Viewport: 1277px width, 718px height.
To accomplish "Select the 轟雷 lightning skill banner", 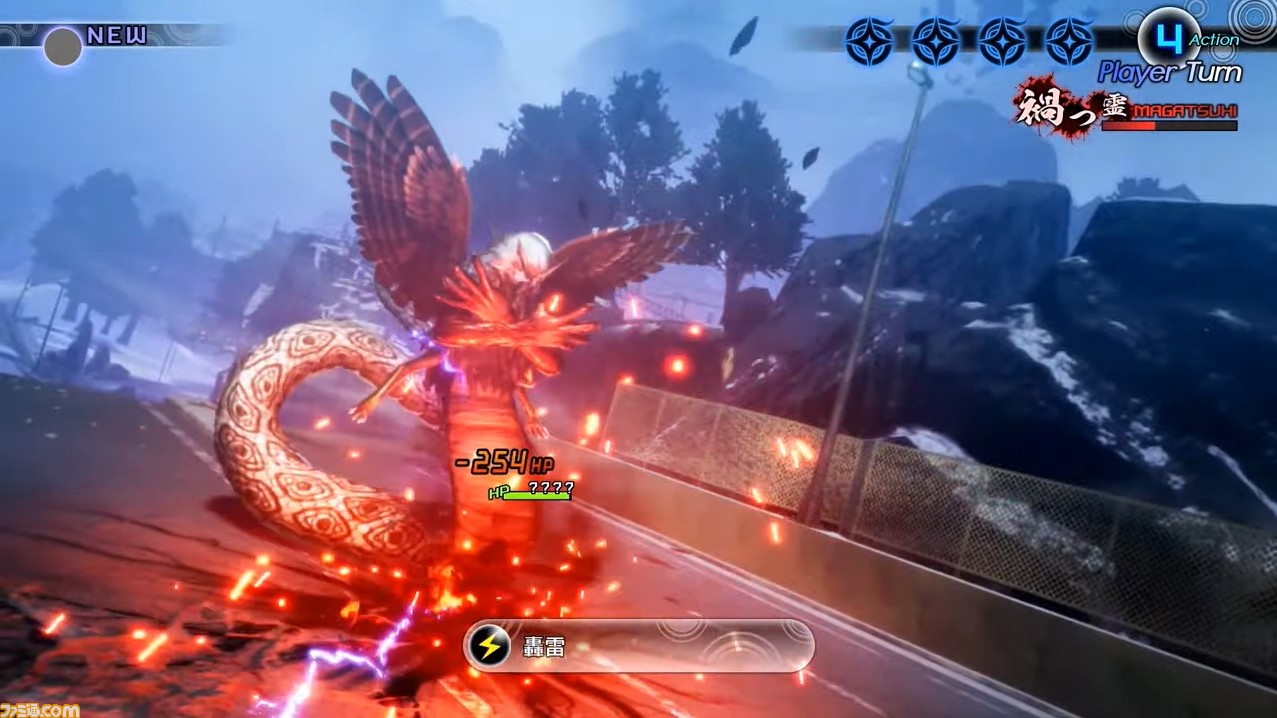I will click(638, 646).
